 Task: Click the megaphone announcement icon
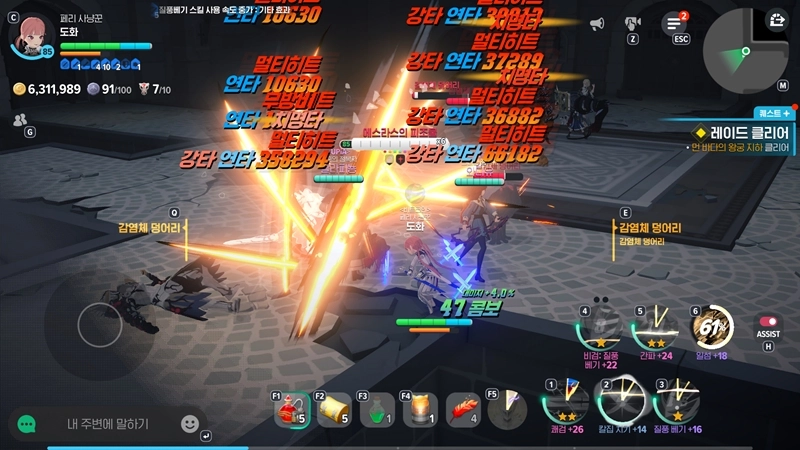597,23
